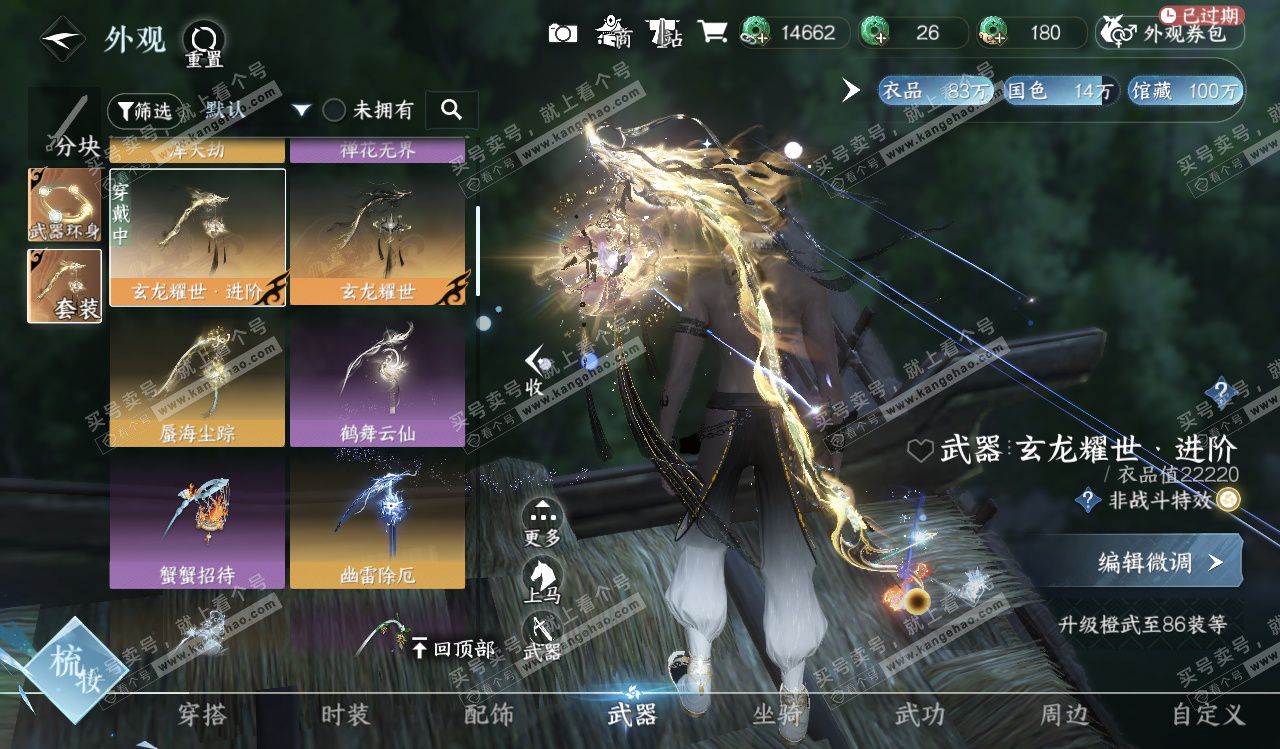The width and height of the screenshot is (1280, 749).
Task: Select the 蟹蟹招待 weapon skin
Action: 197,524
